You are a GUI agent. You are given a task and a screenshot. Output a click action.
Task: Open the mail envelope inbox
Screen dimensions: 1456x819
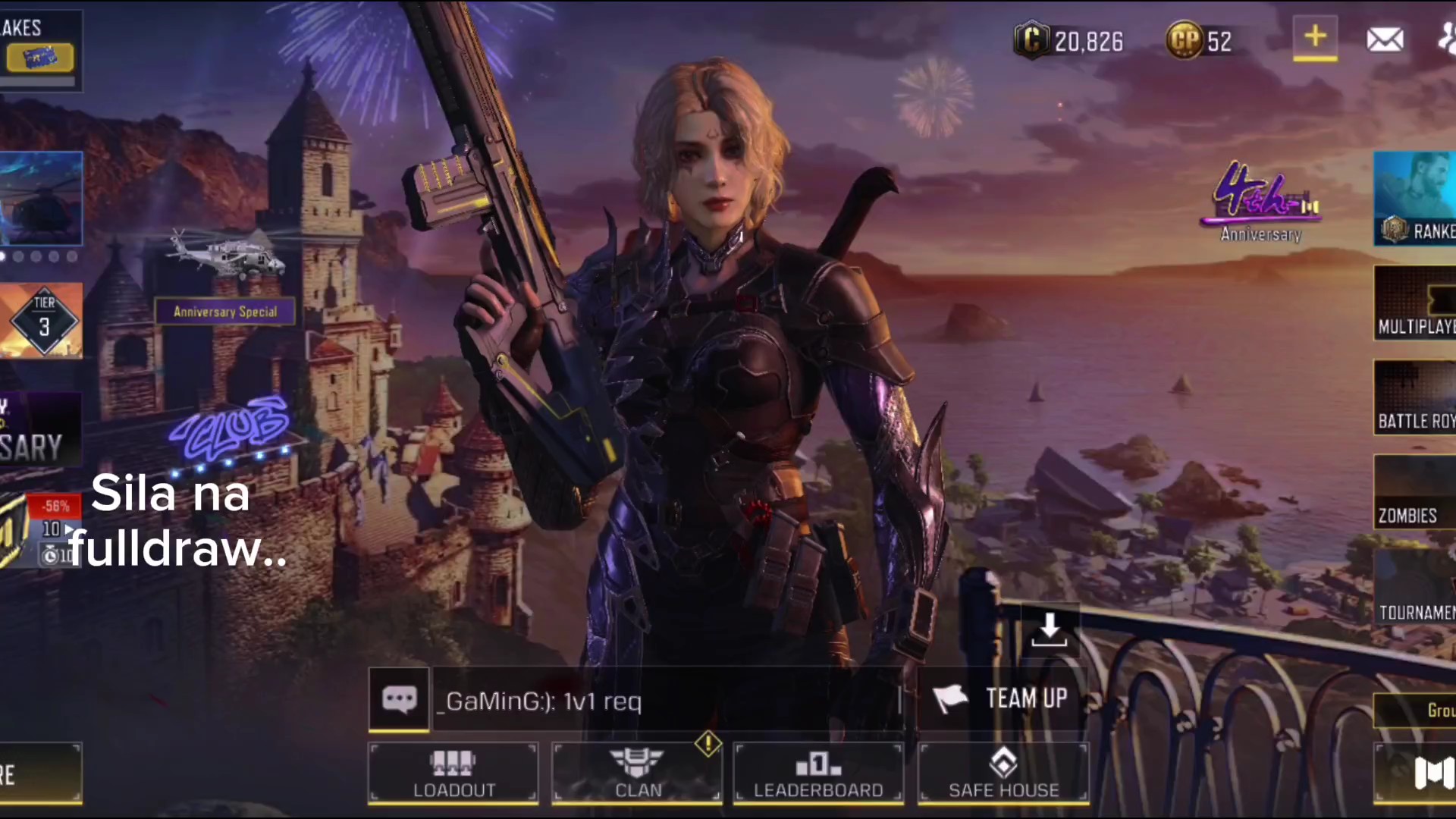(x=1385, y=39)
